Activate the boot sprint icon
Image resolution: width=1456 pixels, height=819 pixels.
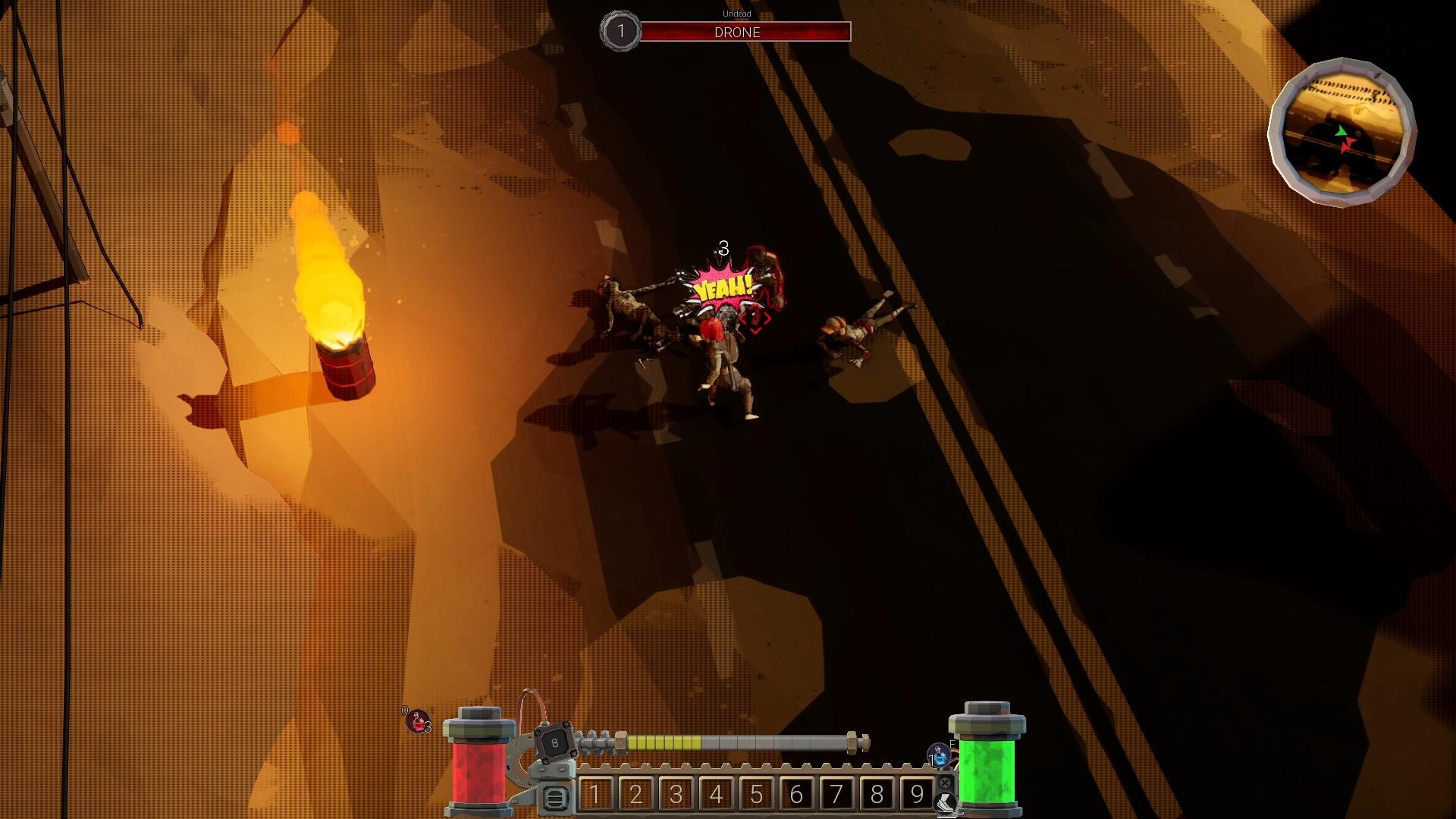[945, 802]
